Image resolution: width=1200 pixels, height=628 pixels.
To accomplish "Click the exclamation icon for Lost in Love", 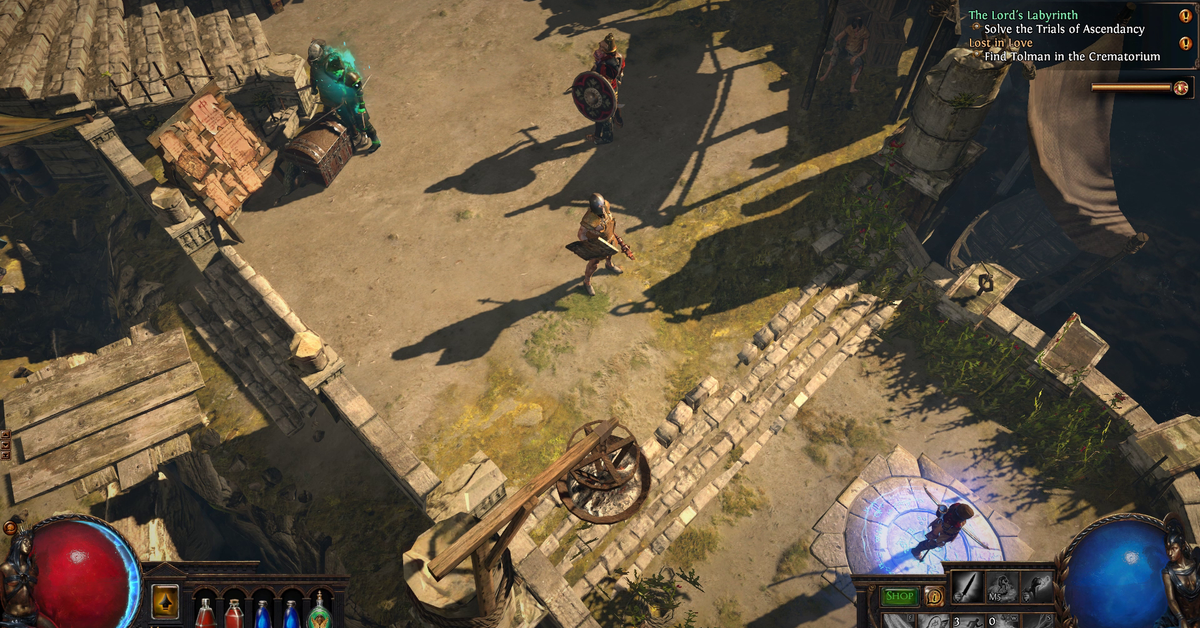I will click(1186, 43).
